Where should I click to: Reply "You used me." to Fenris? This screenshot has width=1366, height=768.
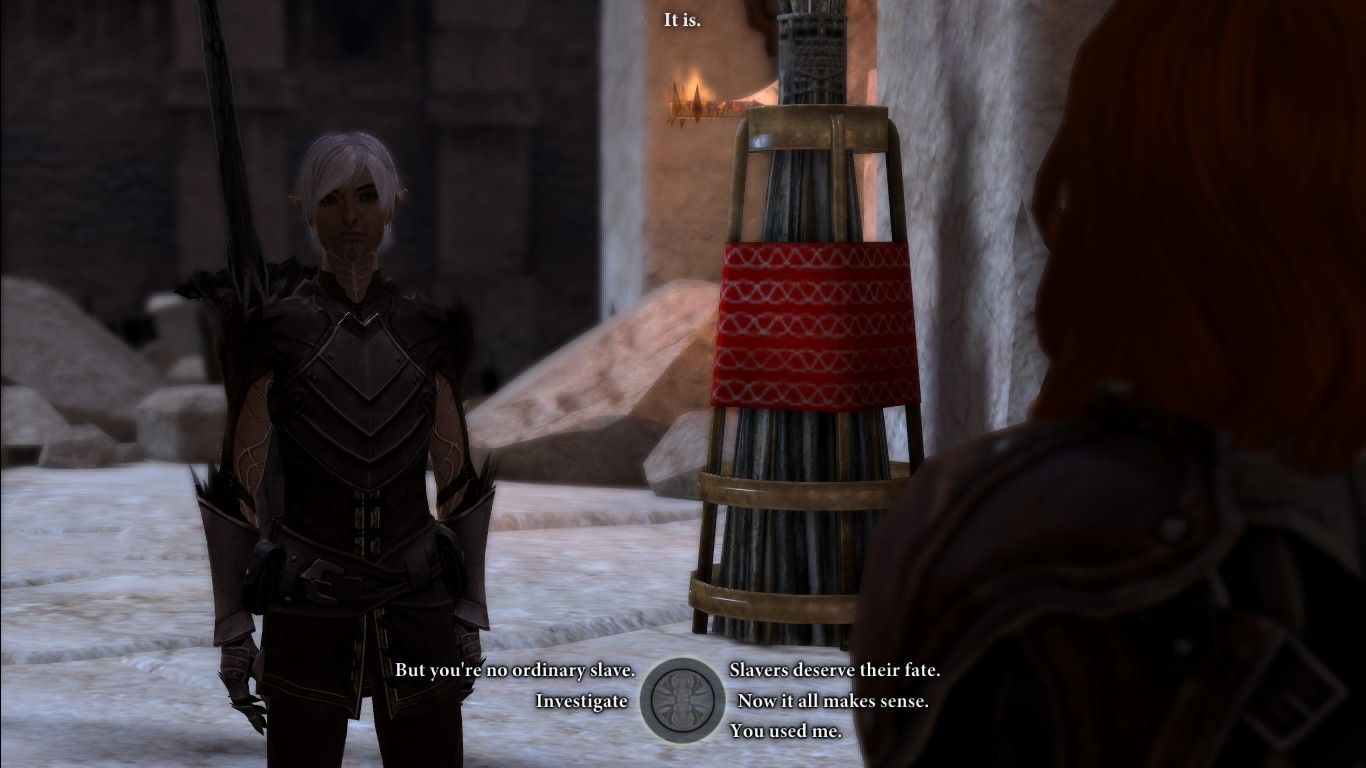[785, 731]
